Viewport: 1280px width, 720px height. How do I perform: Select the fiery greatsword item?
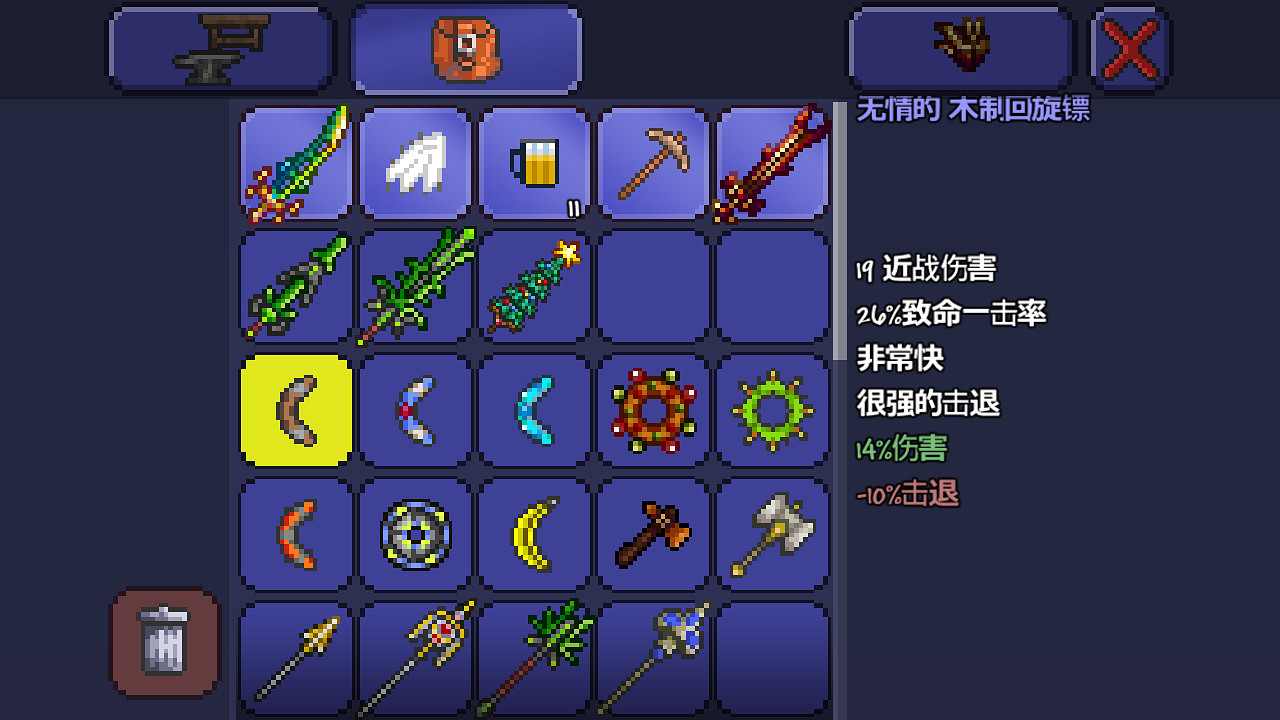click(772, 164)
